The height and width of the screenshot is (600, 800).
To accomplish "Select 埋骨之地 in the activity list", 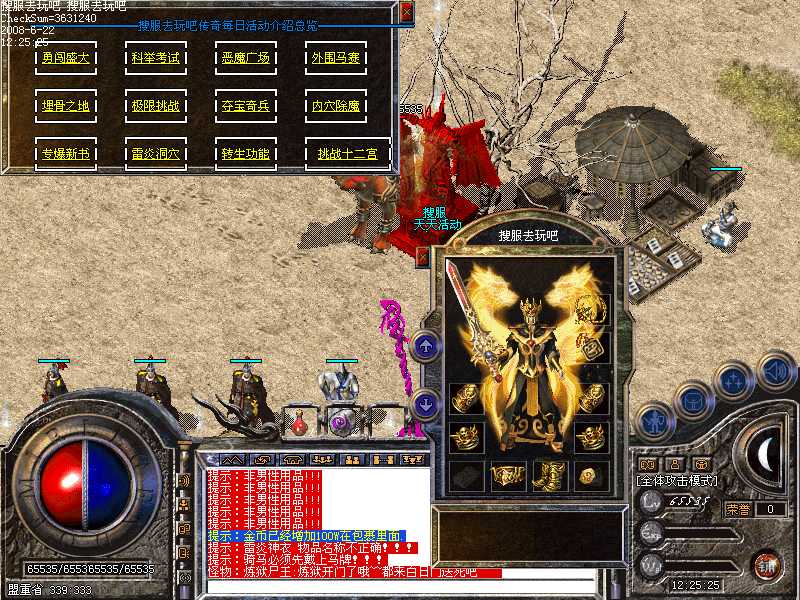I will 65,105.
